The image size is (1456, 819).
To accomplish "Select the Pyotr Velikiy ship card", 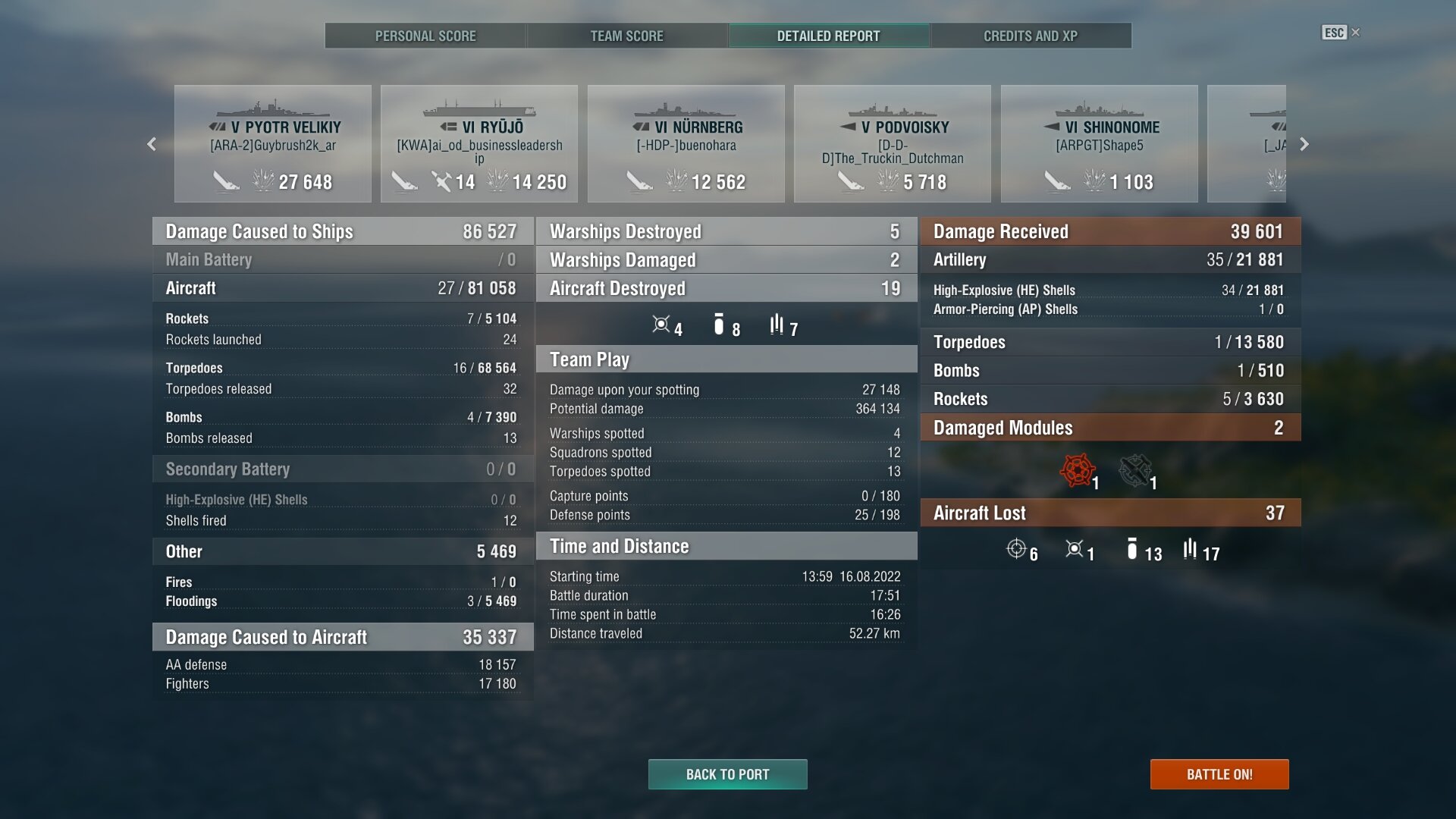I will tap(273, 144).
